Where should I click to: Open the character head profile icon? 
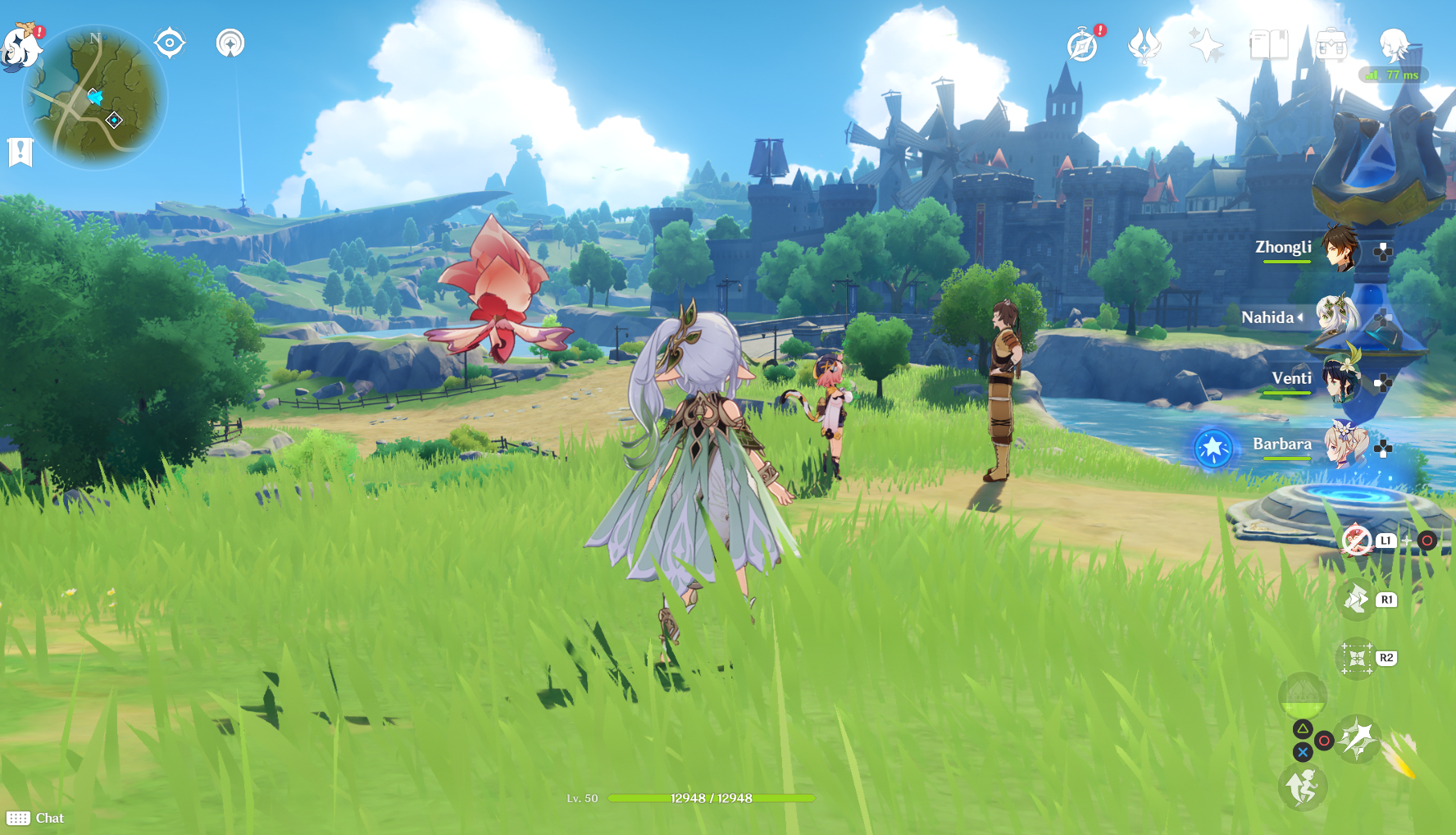[x=1393, y=43]
